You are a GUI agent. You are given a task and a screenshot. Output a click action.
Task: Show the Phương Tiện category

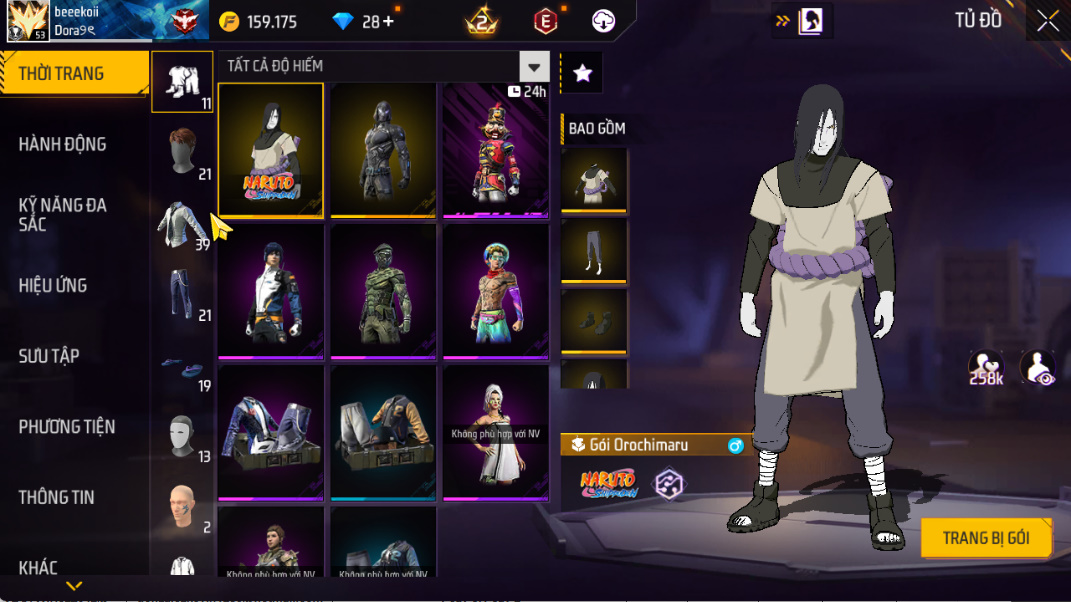(67, 427)
